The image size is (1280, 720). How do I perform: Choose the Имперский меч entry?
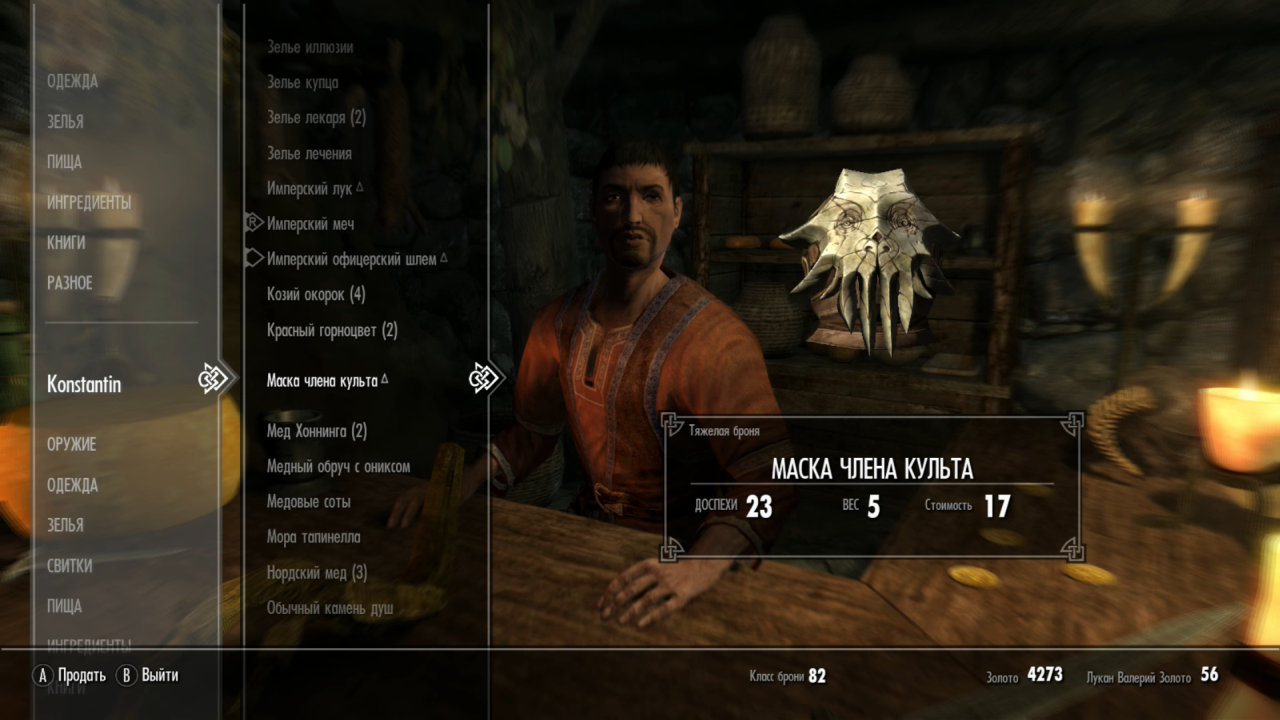310,224
